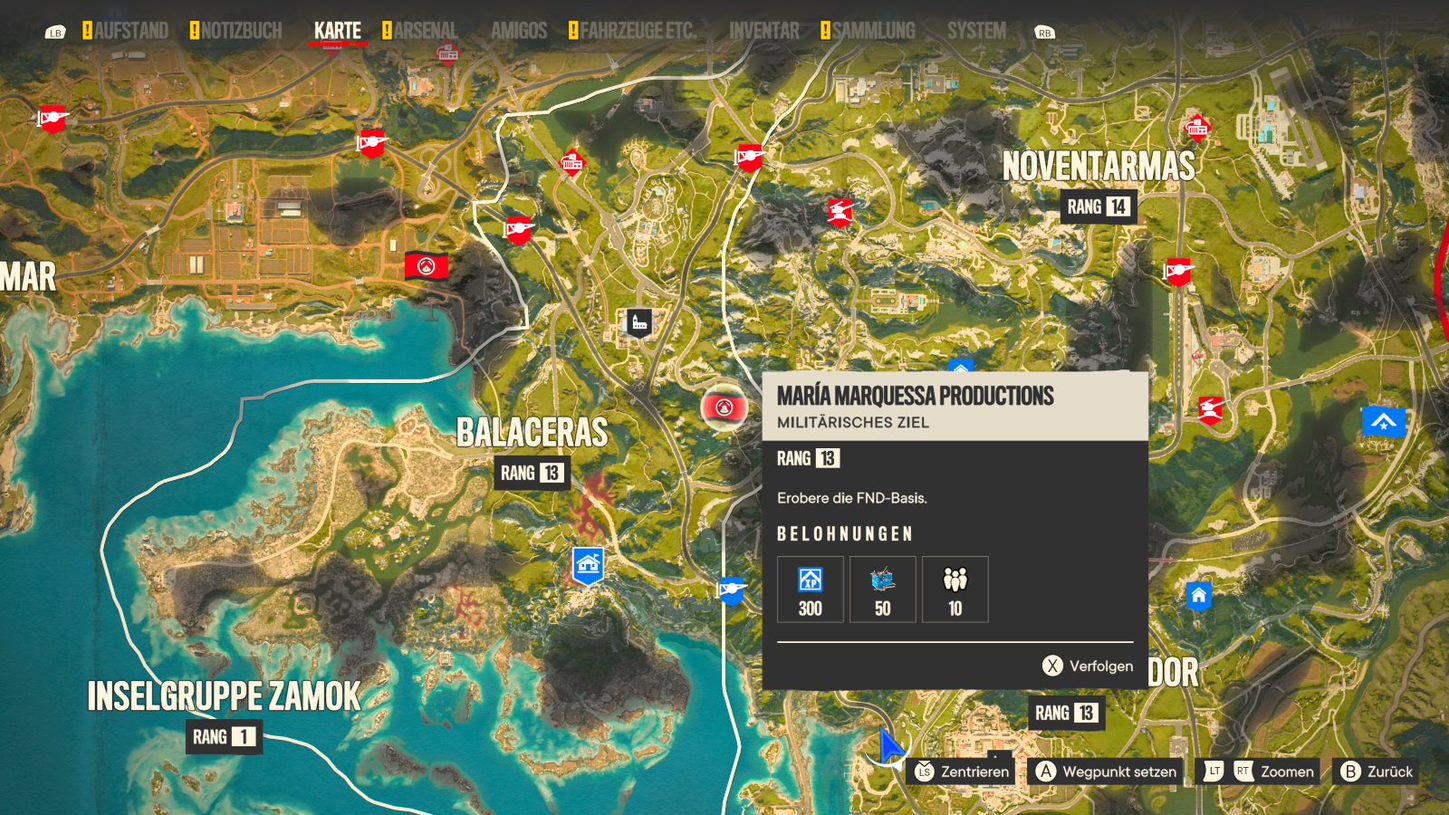Switch to the INVENTAR tab
Screen dimensions: 1449x815
763,30
